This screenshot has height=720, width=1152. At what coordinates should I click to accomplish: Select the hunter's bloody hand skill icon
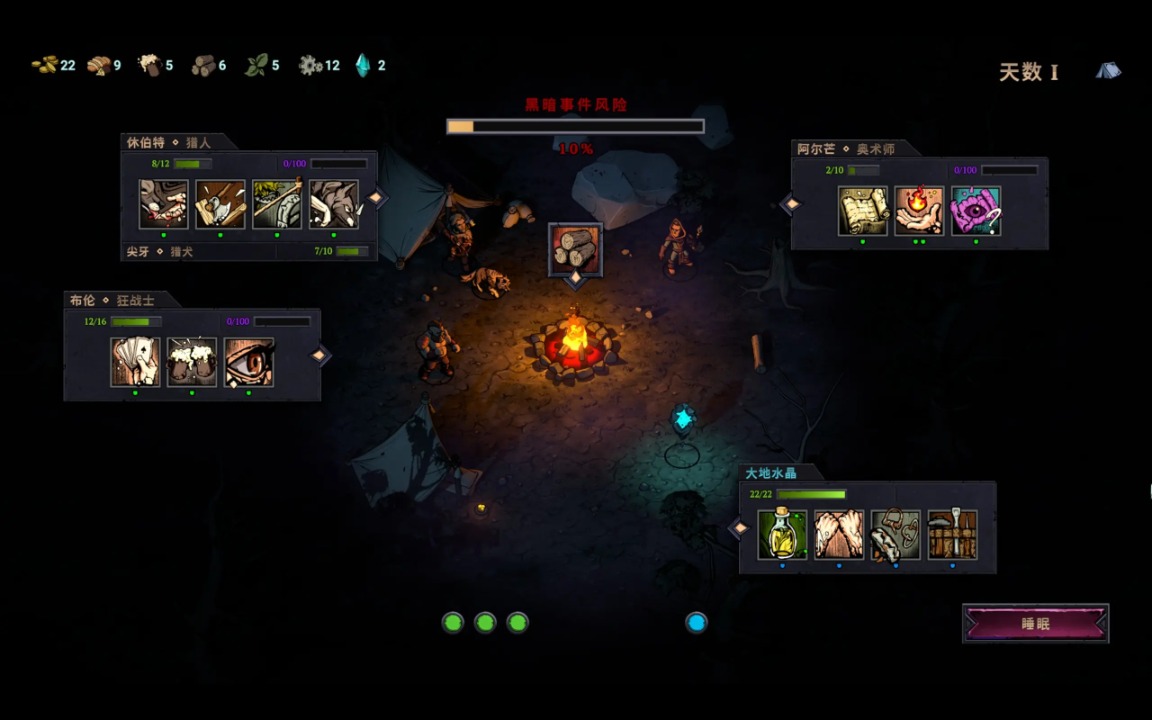pyautogui.click(x=163, y=205)
